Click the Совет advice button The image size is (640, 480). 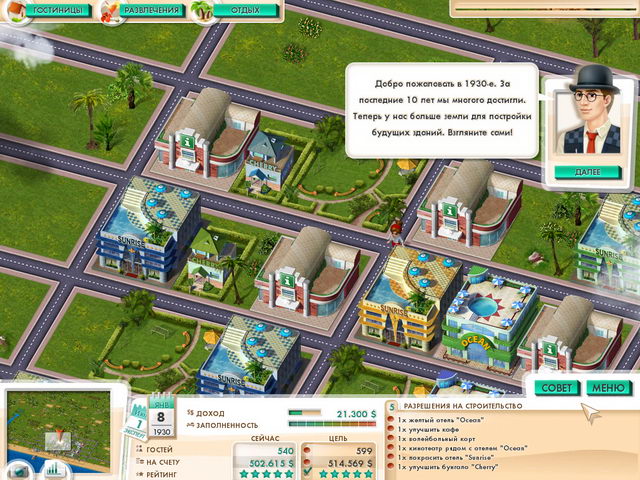pyautogui.click(x=555, y=387)
